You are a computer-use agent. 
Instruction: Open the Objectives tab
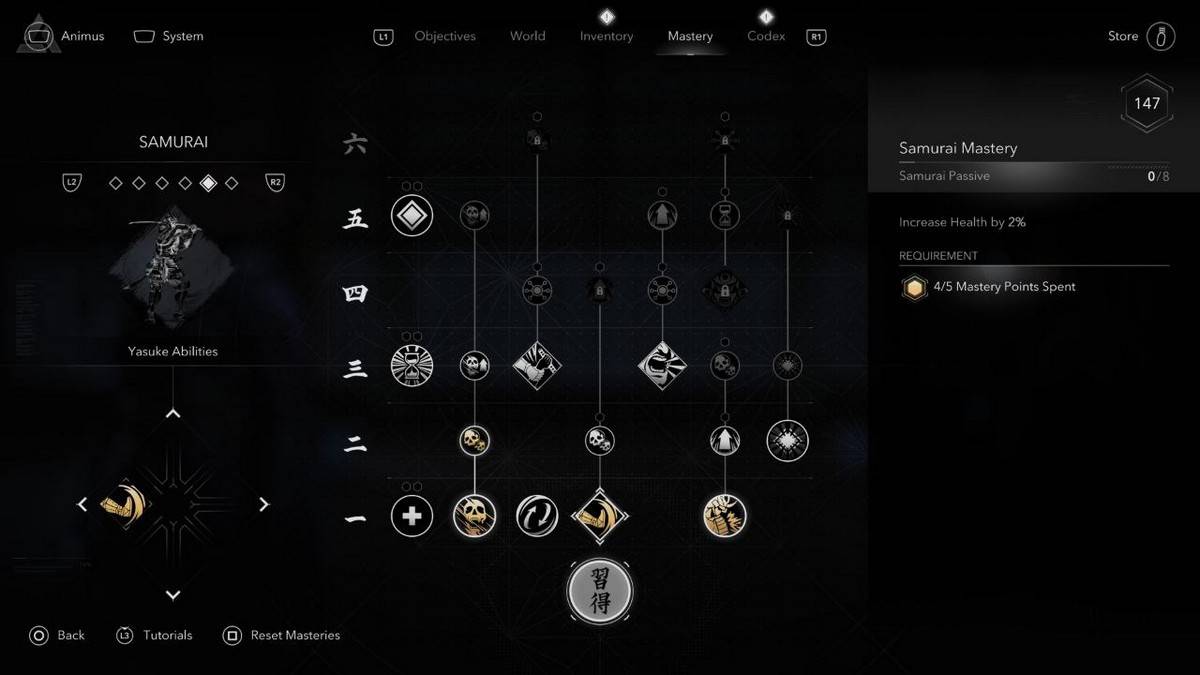pyautogui.click(x=445, y=36)
